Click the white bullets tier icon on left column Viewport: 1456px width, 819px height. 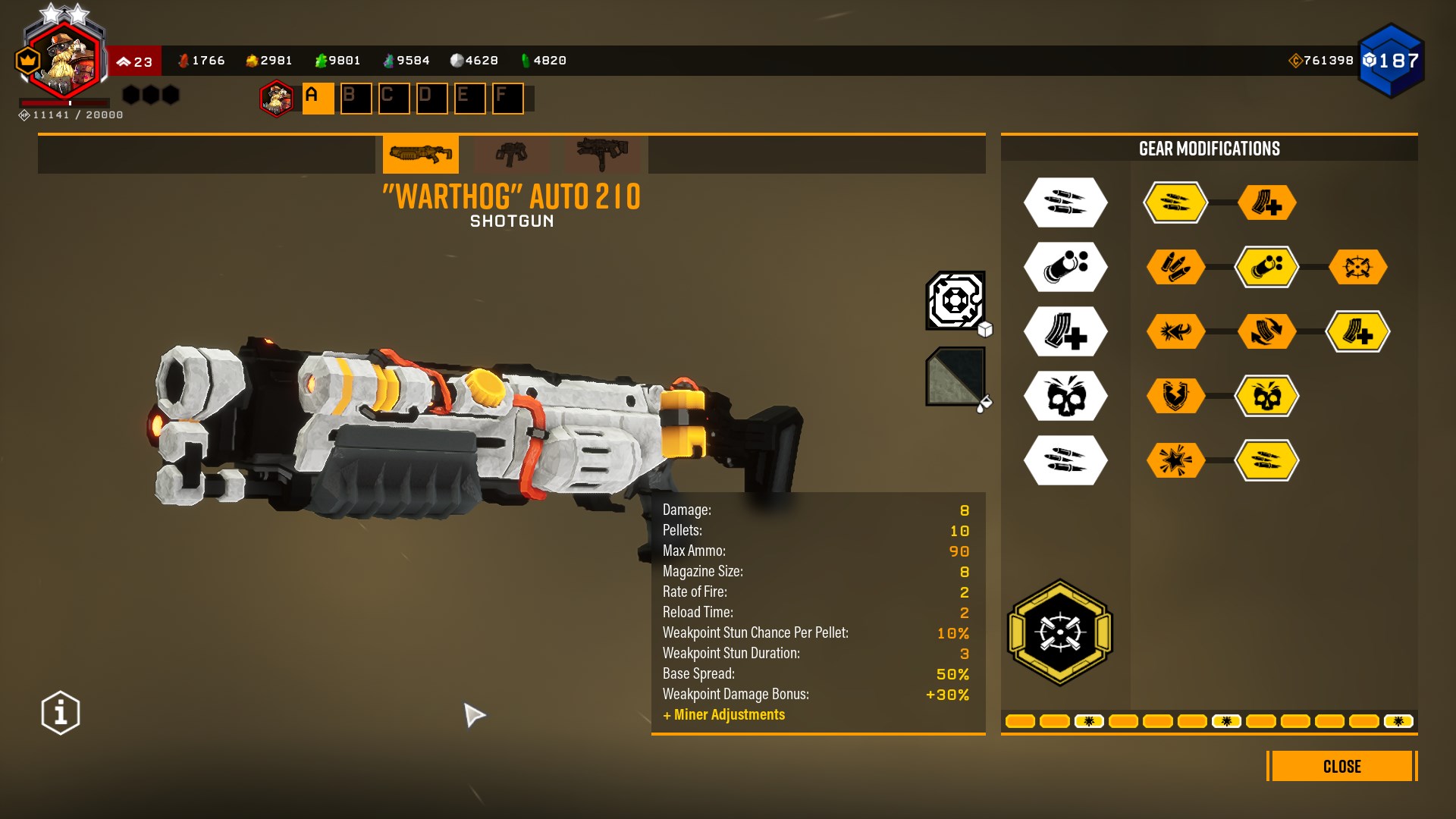[1065, 202]
